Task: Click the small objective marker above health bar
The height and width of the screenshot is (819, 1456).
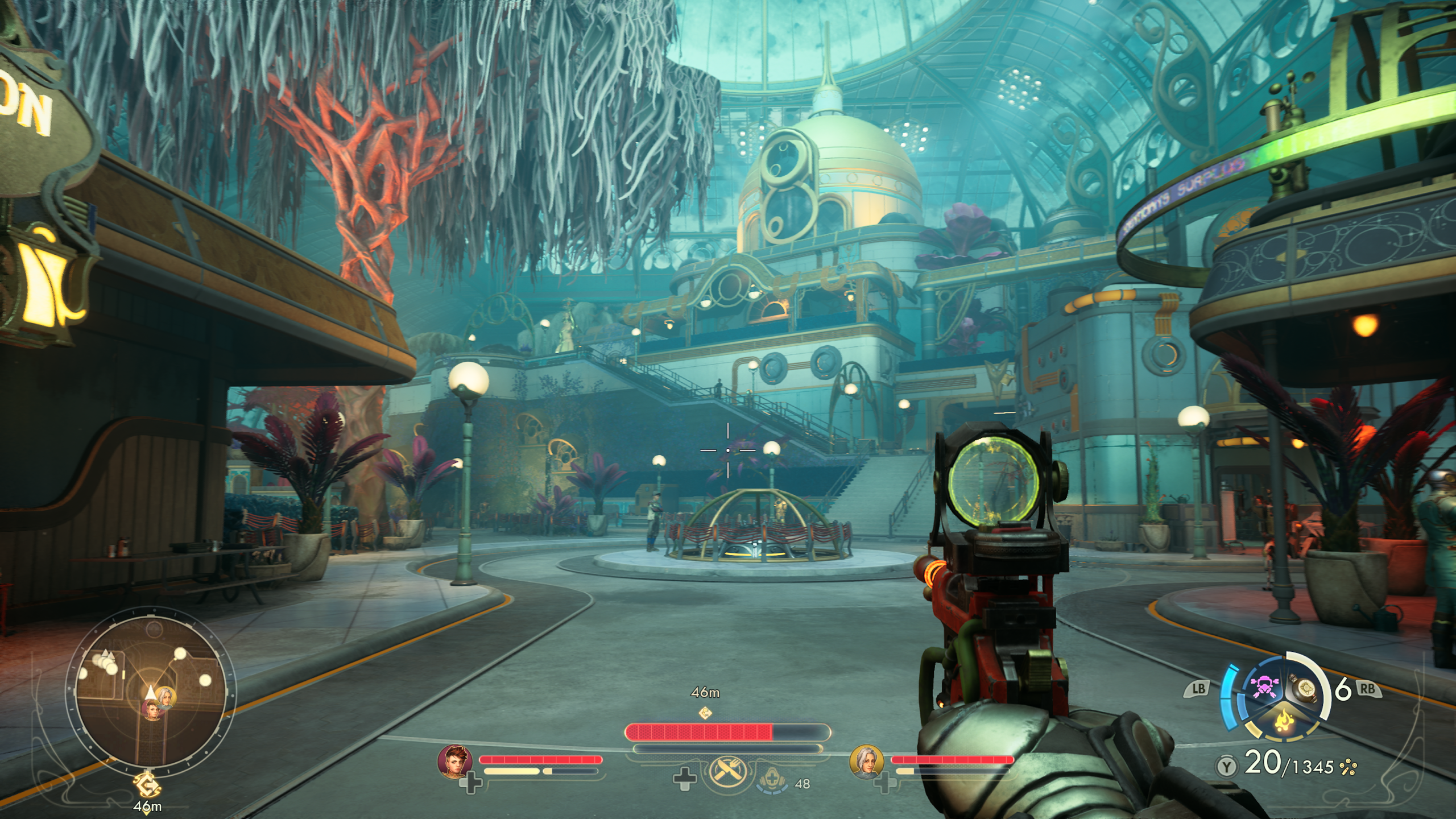Action: point(705,712)
